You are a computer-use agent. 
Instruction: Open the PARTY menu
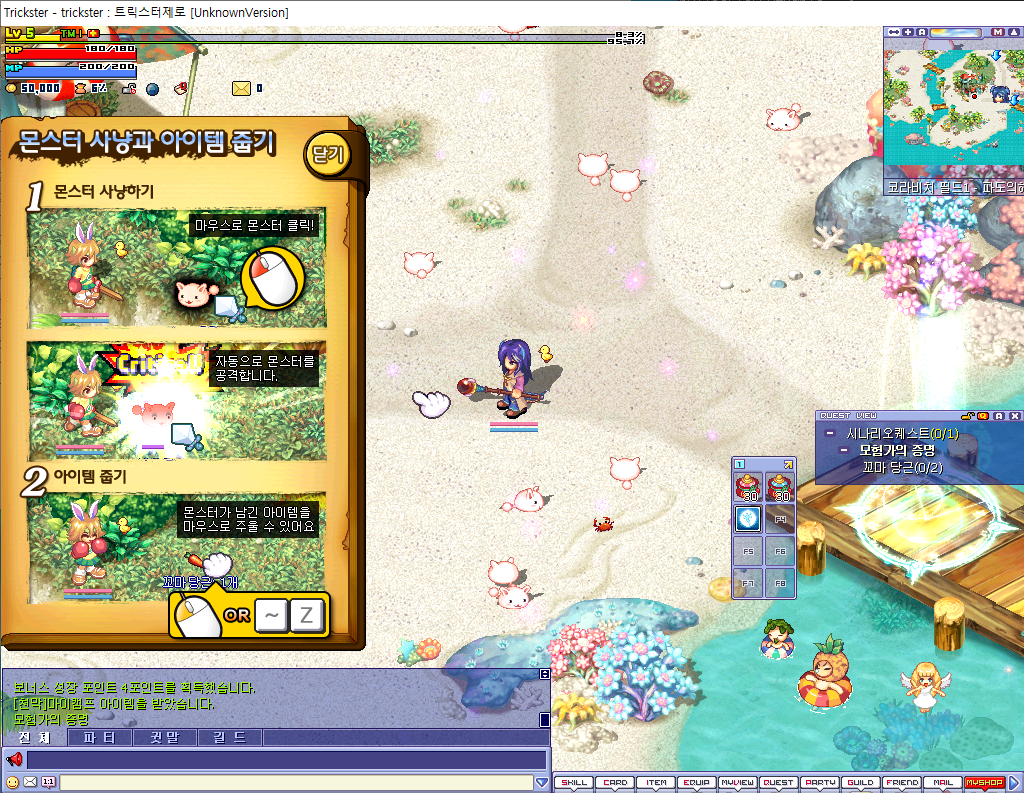click(x=820, y=783)
